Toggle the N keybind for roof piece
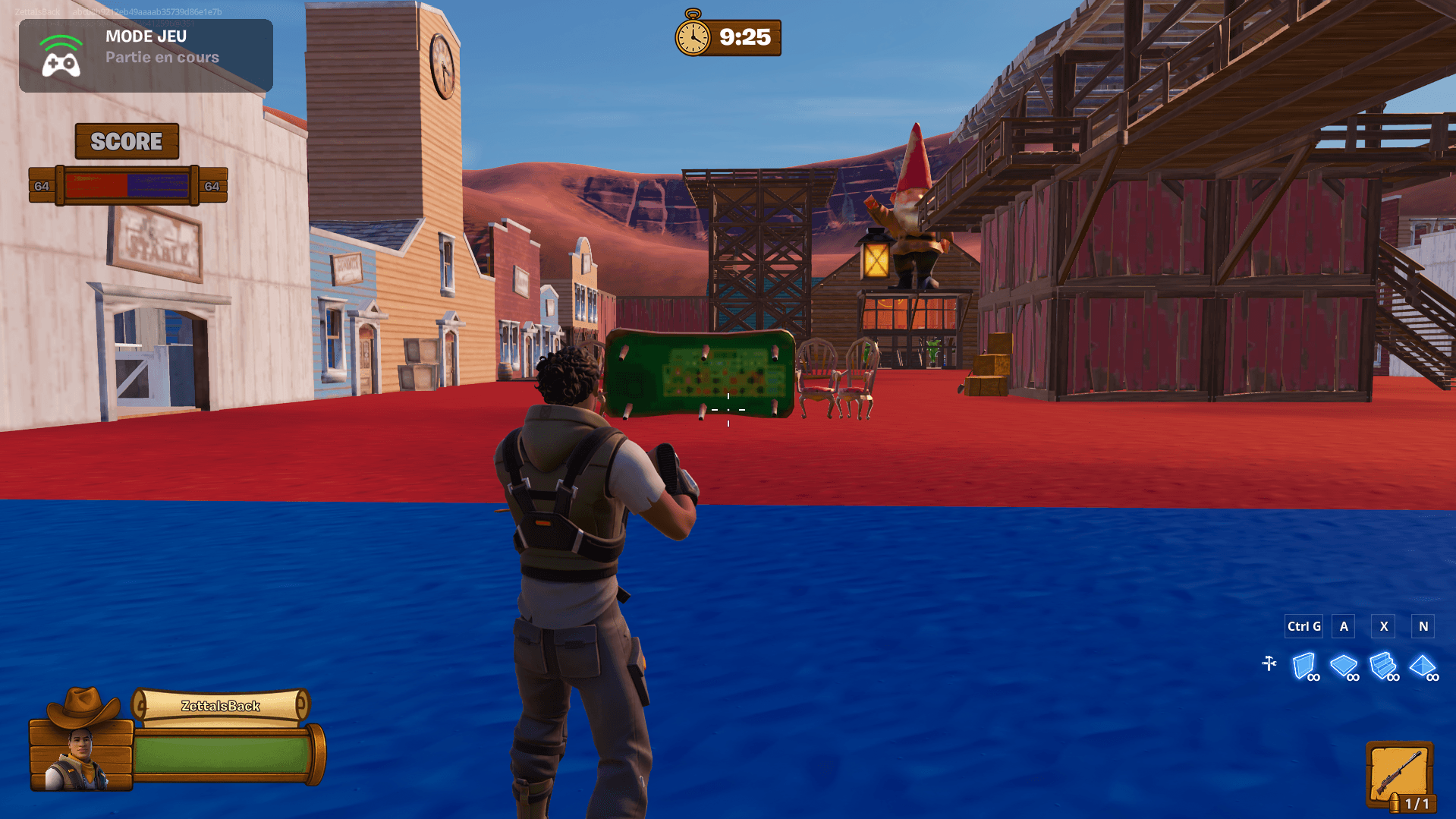This screenshot has height=819, width=1456. click(1423, 626)
